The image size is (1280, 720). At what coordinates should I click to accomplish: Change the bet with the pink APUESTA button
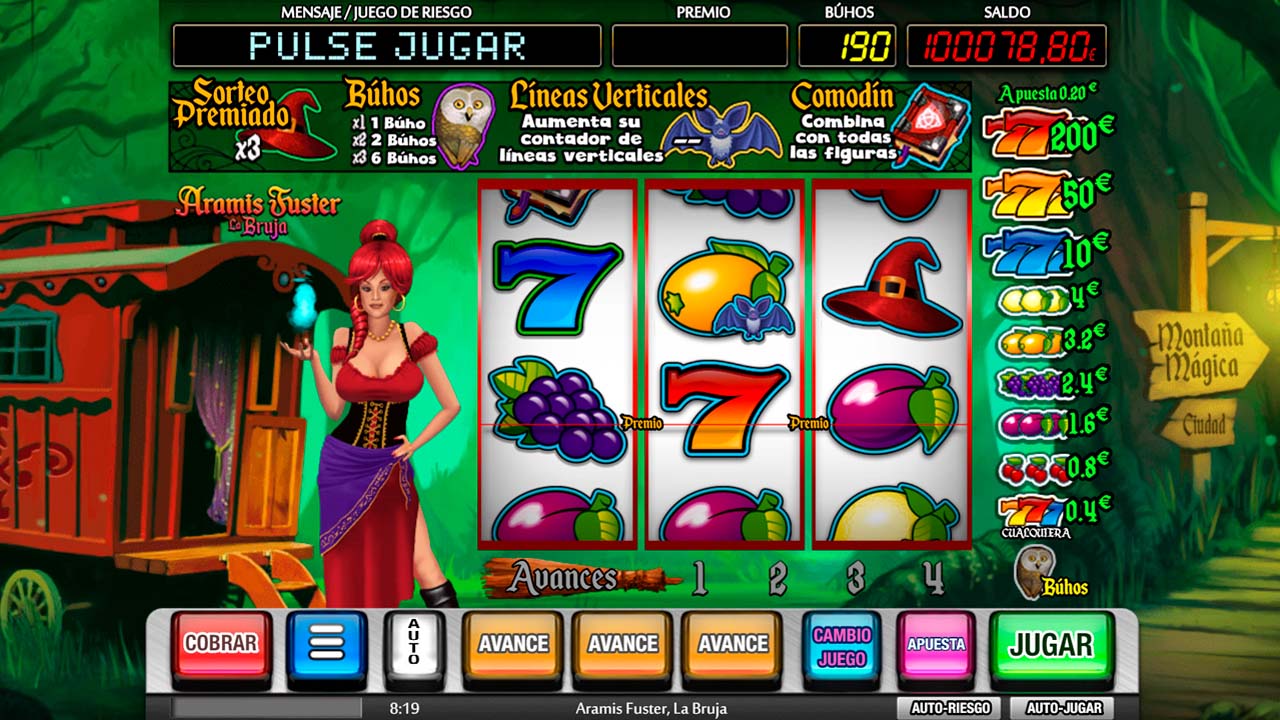(936, 645)
